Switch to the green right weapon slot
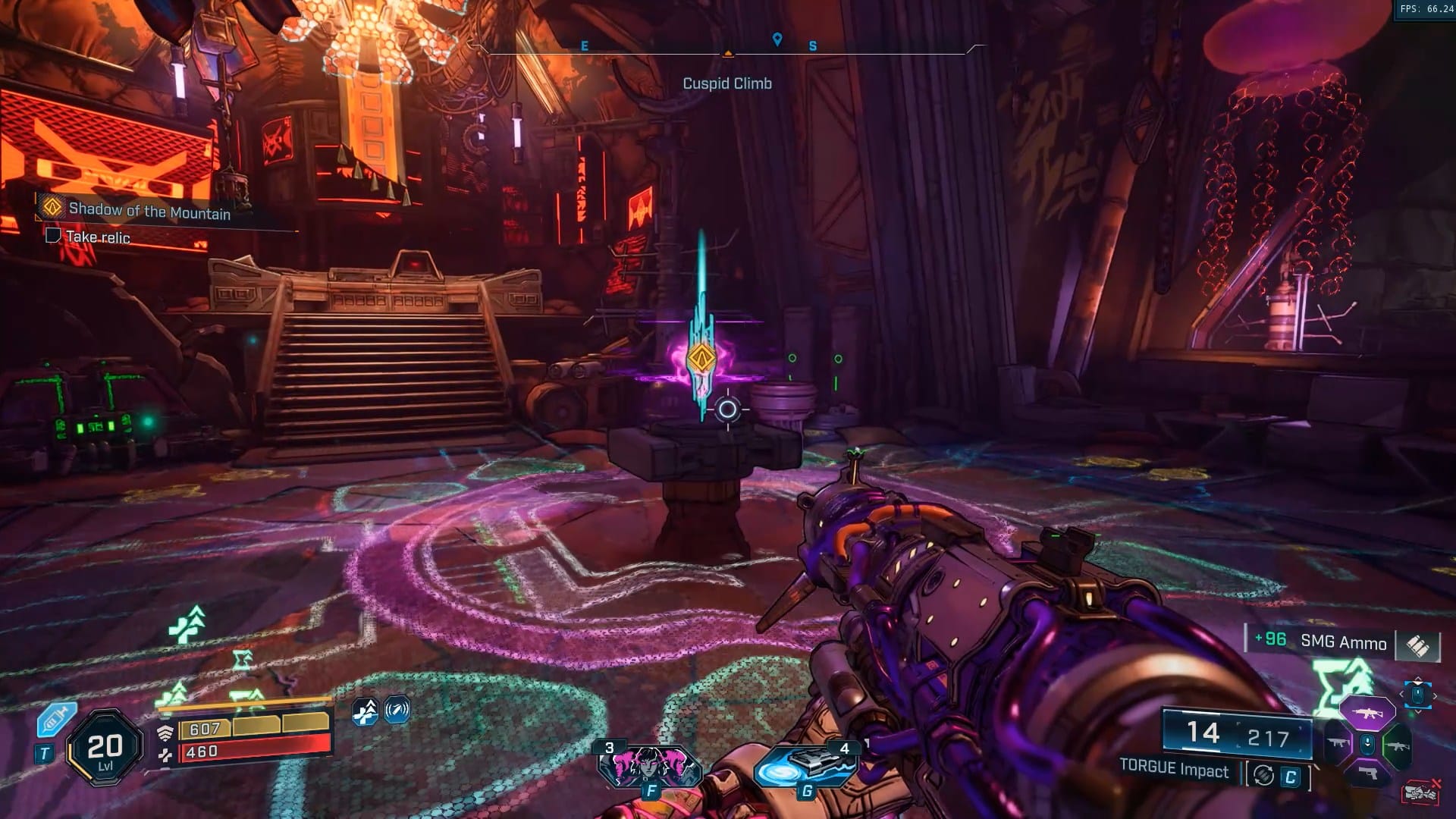The height and width of the screenshot is (819, 1456). (x=1397, y=745)
